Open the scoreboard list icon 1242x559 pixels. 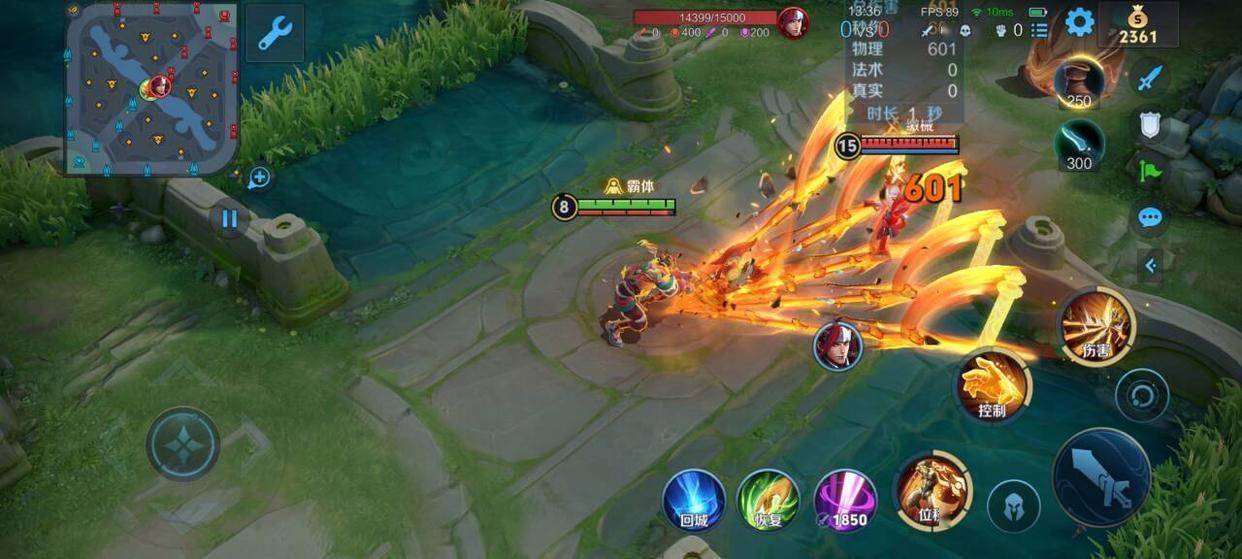click(1040, 30)
